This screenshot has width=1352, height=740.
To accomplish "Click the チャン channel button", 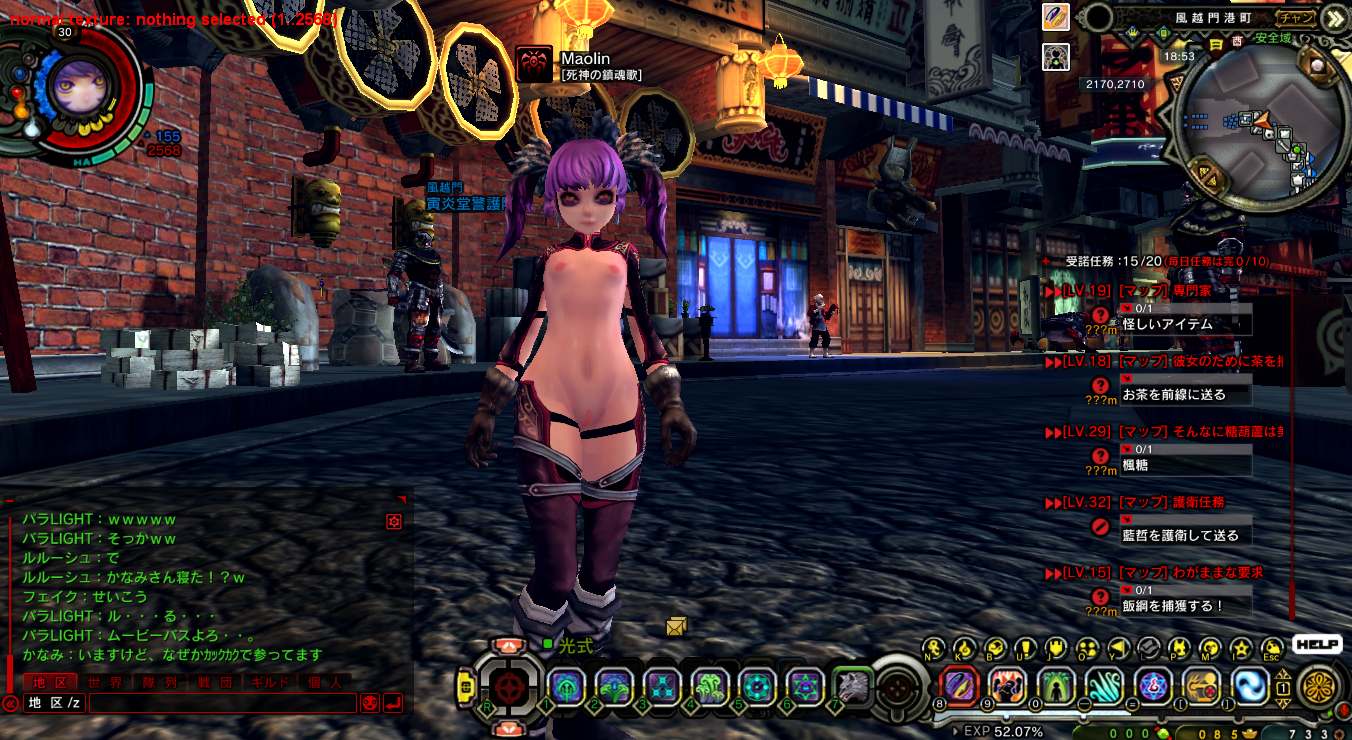I will click(1296, 17).
